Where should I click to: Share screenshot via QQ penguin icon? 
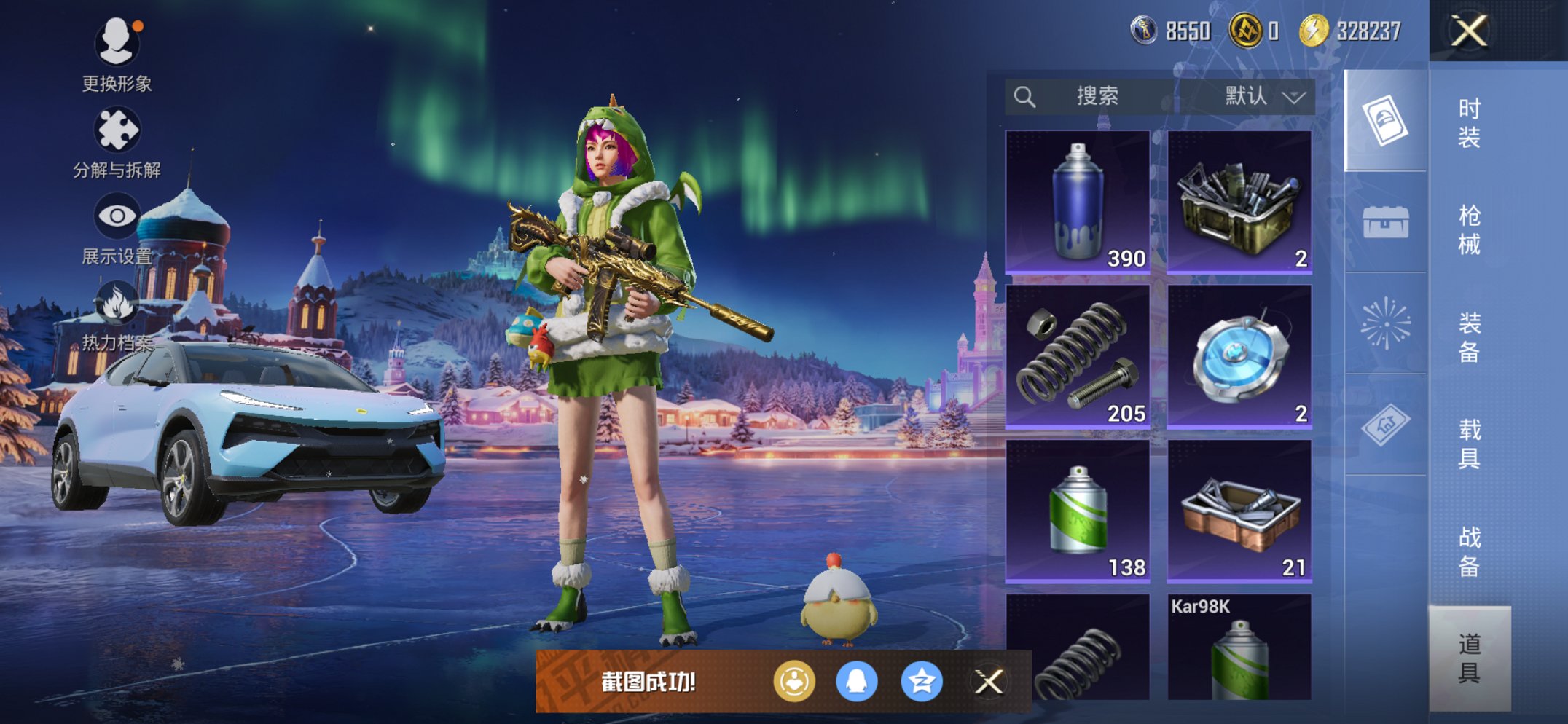[856, 682]
